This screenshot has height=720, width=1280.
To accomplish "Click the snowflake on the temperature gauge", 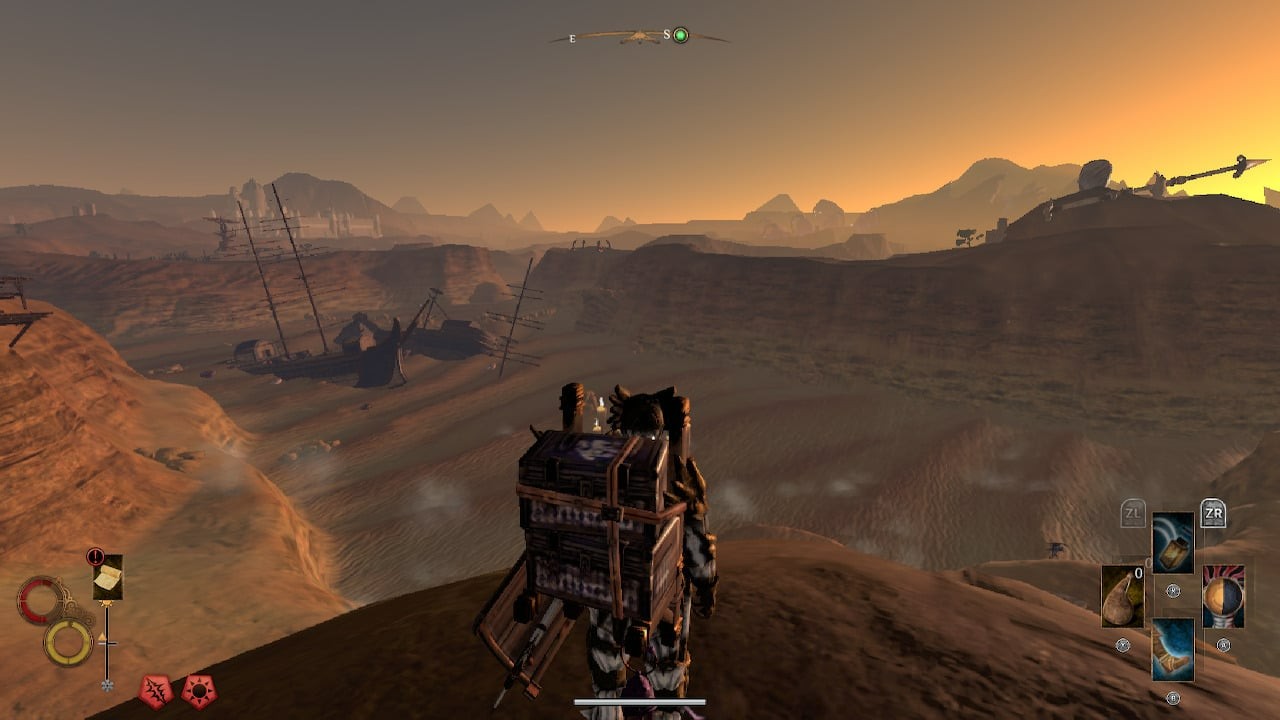I will pyautogui.click(x=107, y=685).
